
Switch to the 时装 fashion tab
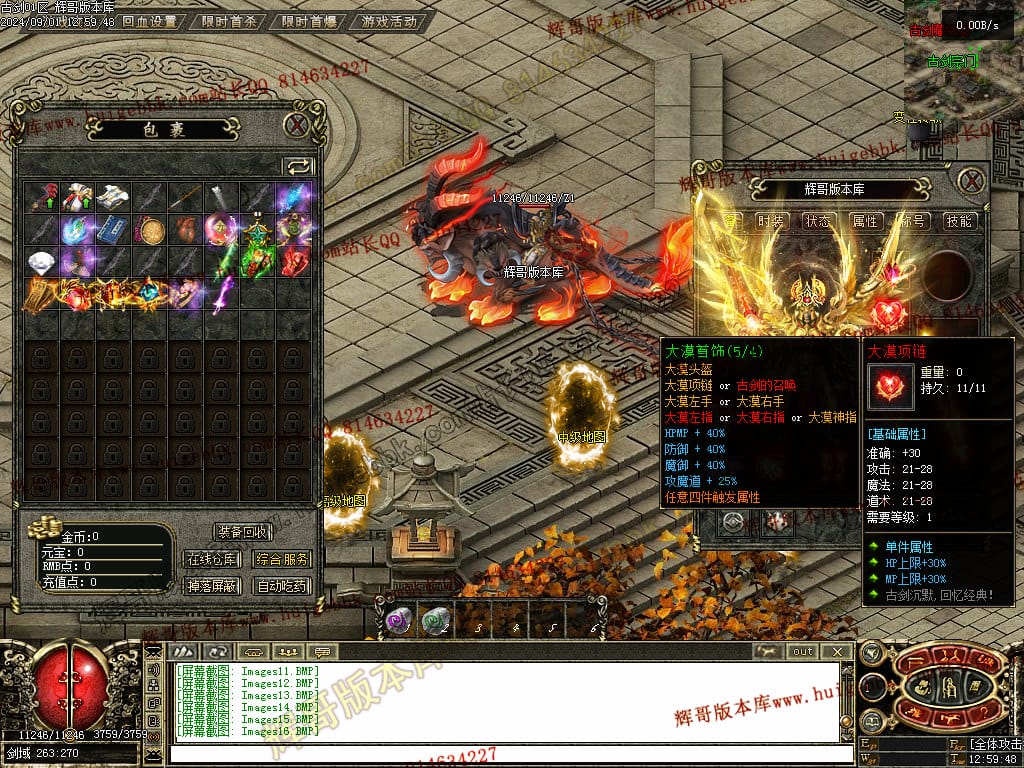771,221
